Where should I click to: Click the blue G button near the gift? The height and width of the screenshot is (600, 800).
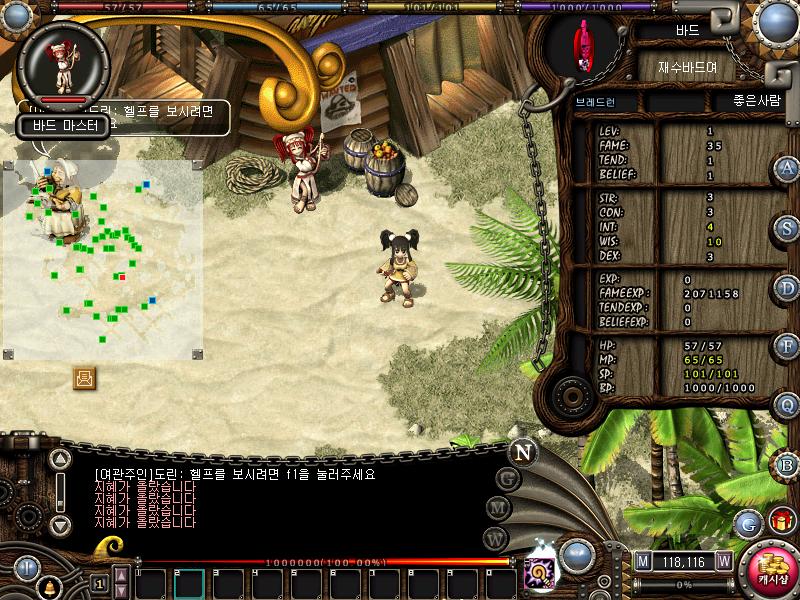[748, 522]
